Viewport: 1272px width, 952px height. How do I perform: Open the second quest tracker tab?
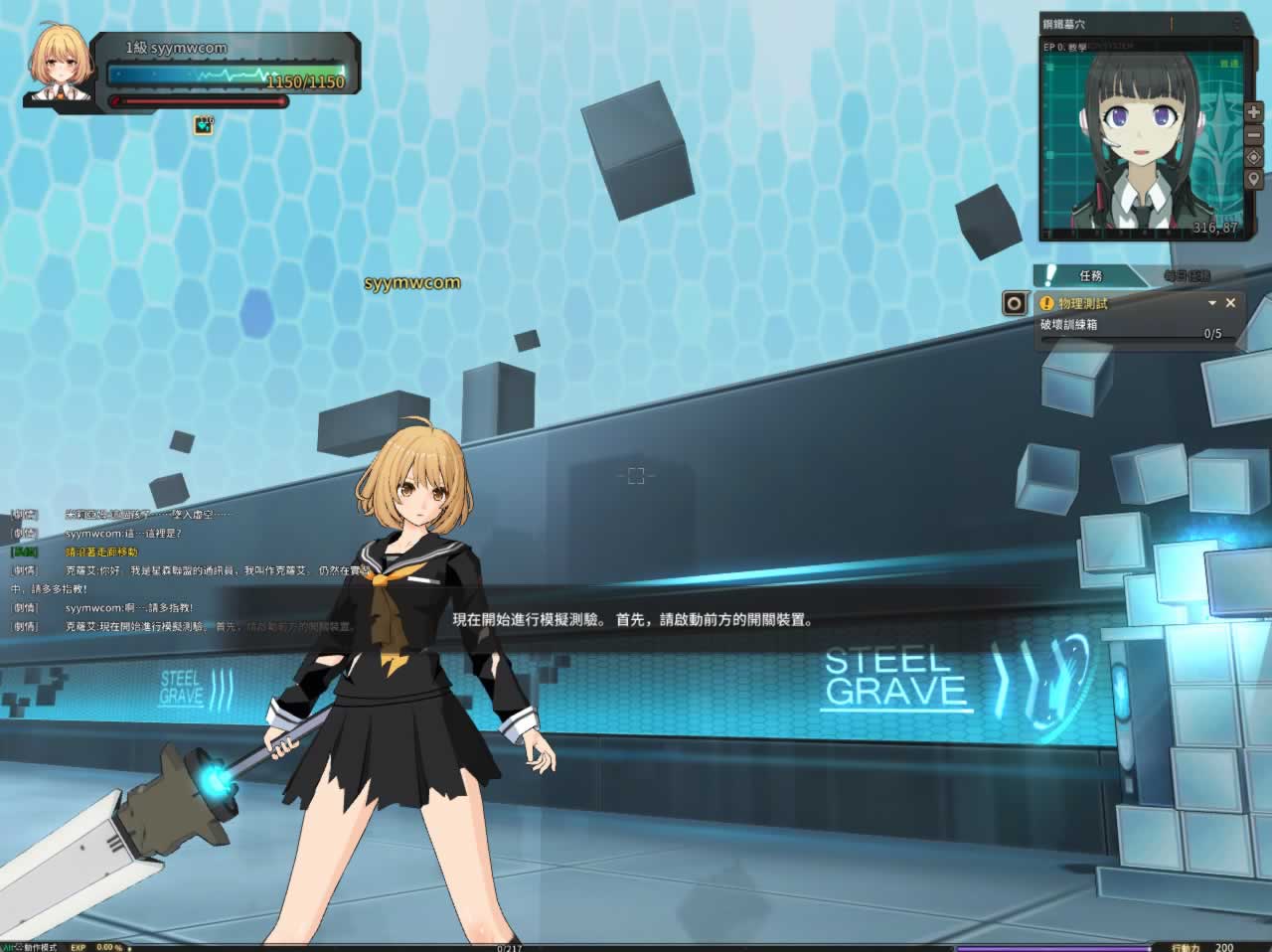pos(1188,275)
